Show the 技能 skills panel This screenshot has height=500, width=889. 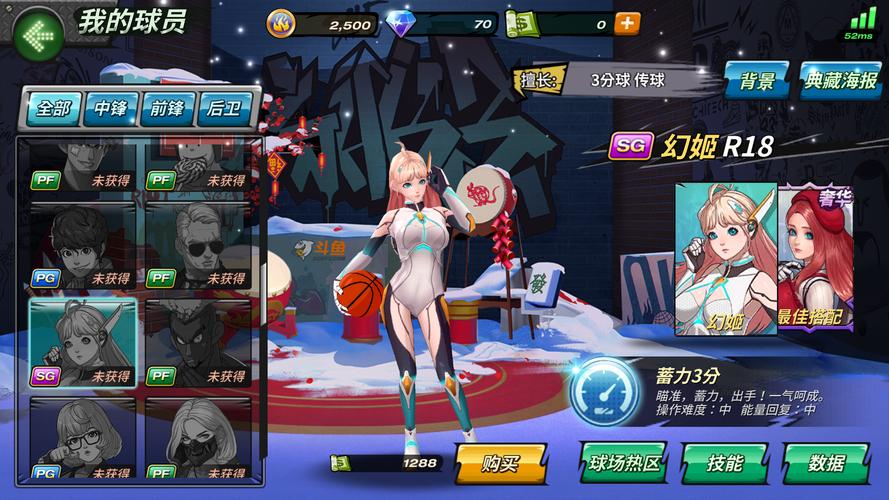pos(724,464)
